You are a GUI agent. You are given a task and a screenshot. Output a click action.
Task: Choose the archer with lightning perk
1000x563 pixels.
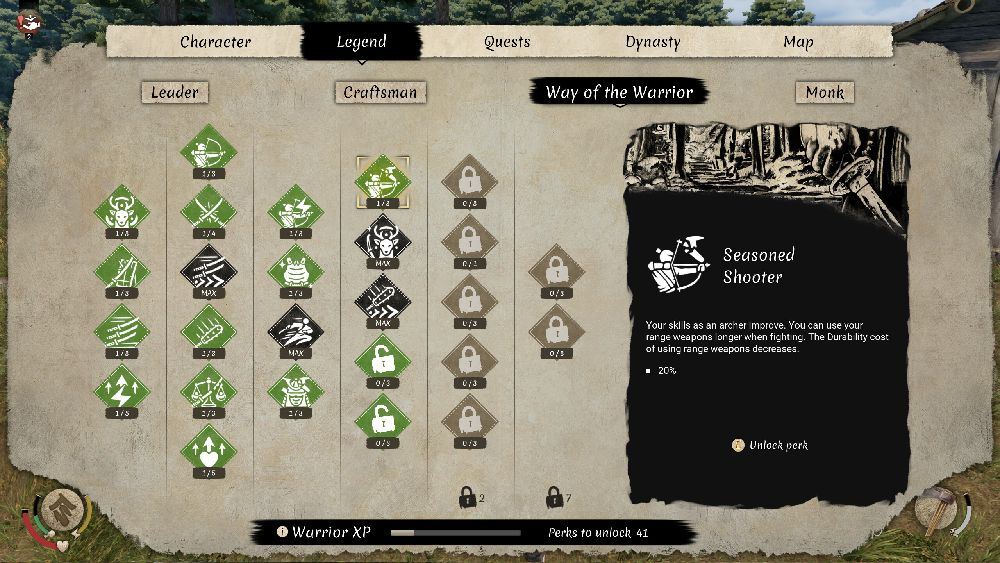tap(296, 210)
